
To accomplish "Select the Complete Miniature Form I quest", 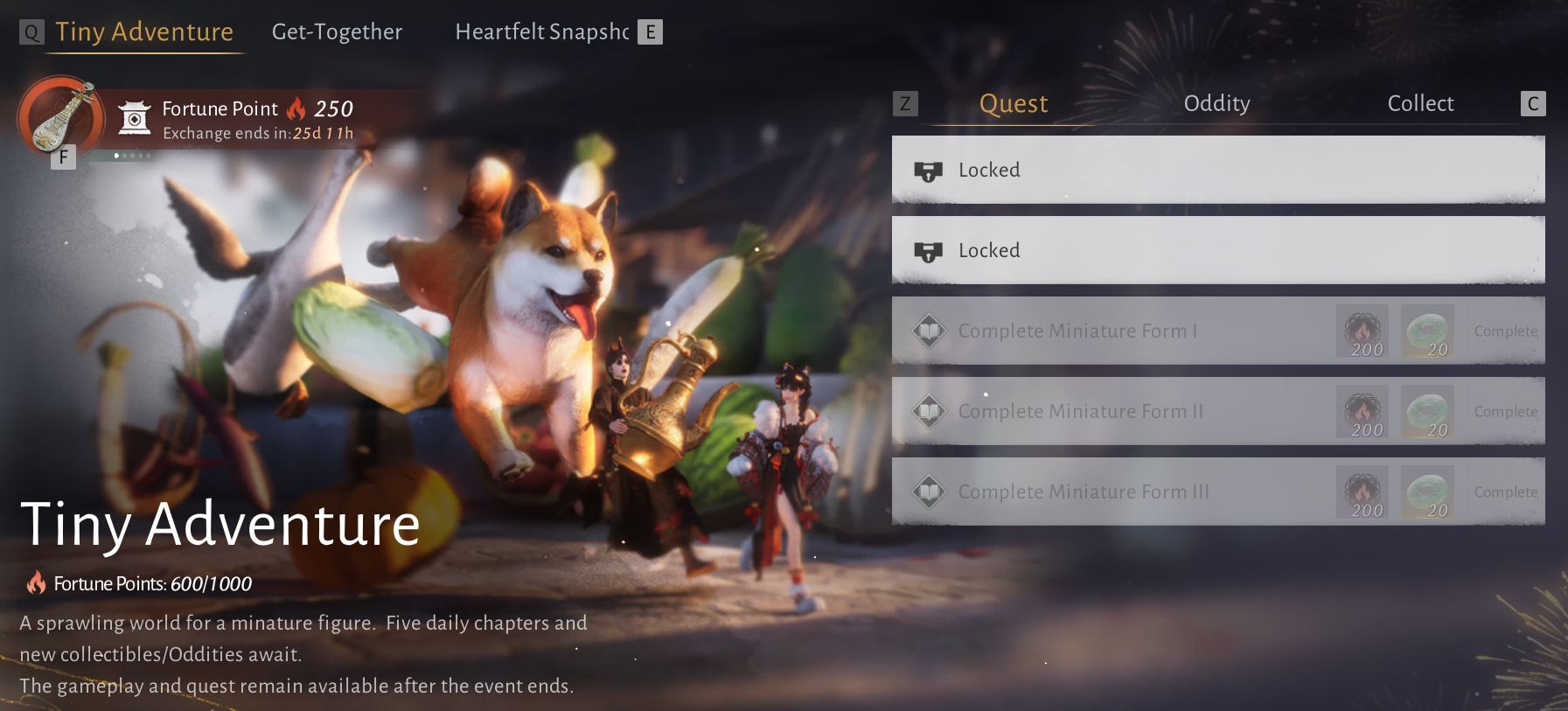I will coord(1077,331).
